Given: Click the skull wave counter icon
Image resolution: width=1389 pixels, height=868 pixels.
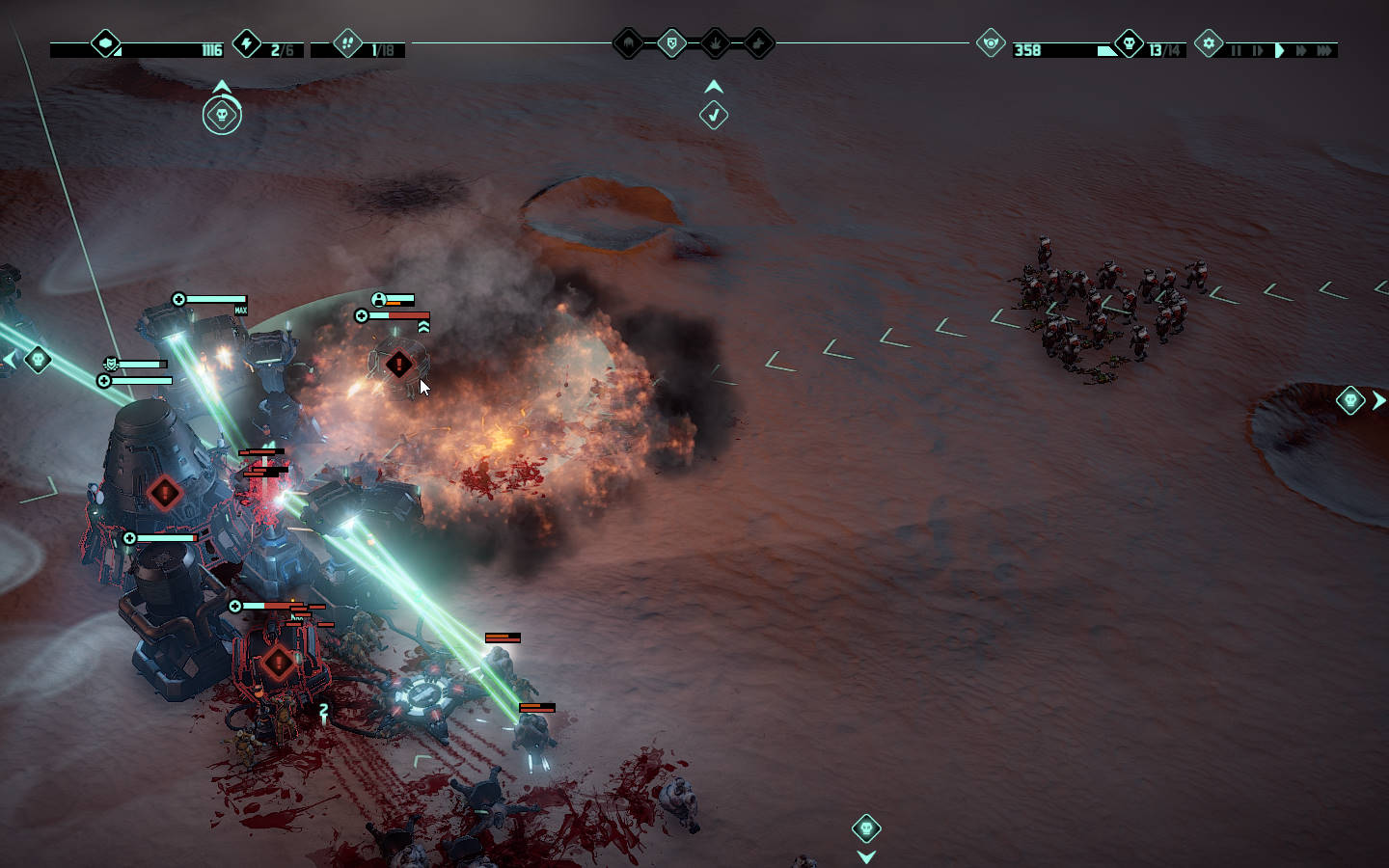Looking at the screenshot, I should [1129, 43].
